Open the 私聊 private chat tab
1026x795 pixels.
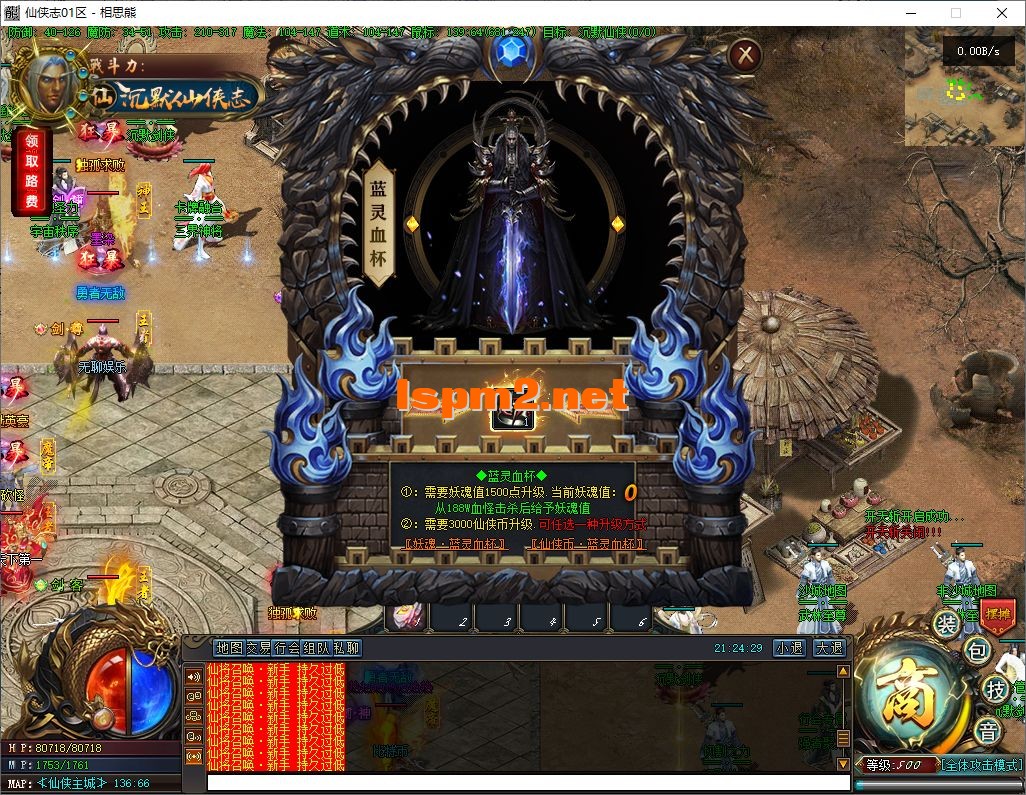click(347, 648)
